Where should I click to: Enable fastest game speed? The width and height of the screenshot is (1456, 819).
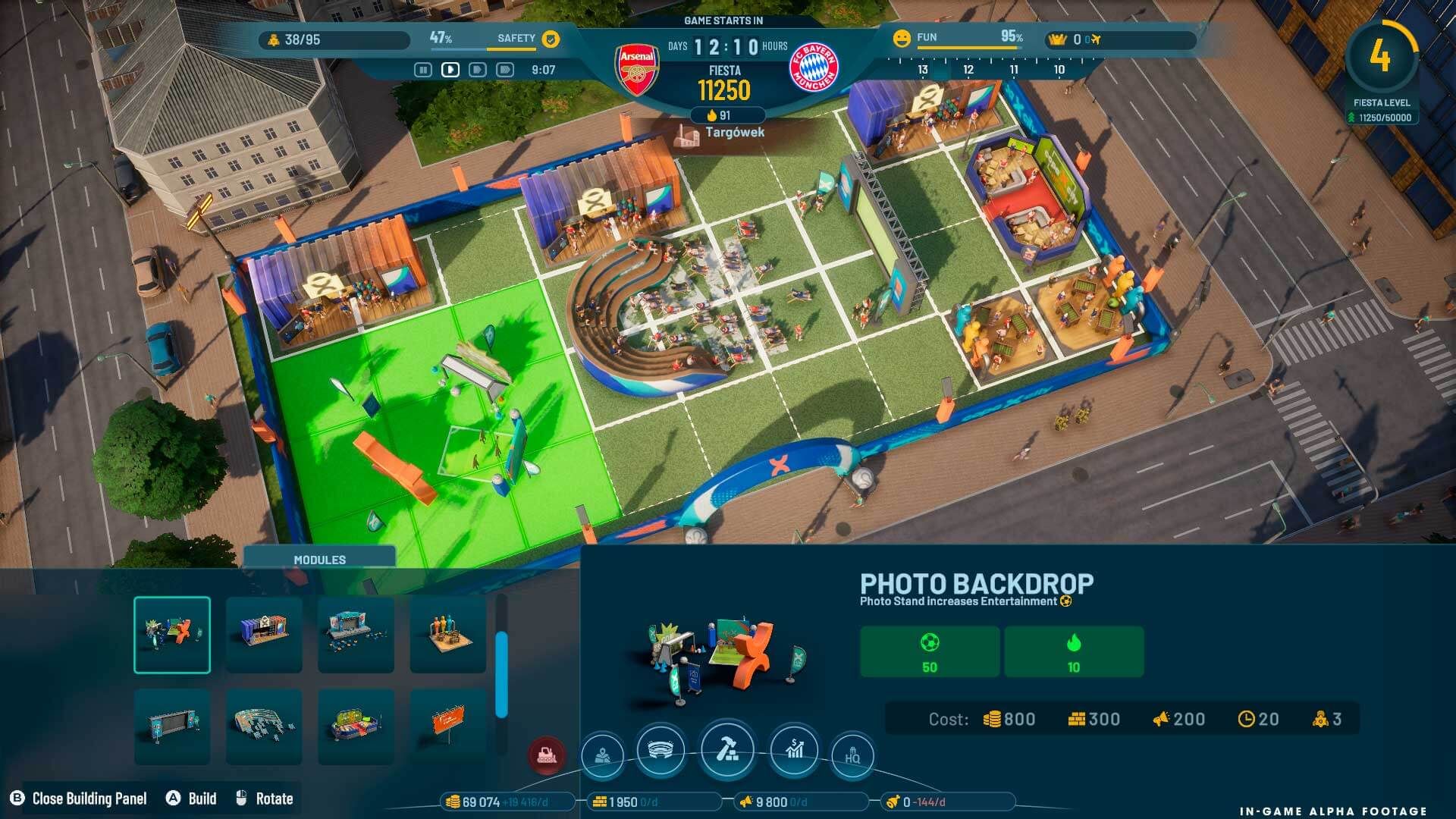point(504,71)
